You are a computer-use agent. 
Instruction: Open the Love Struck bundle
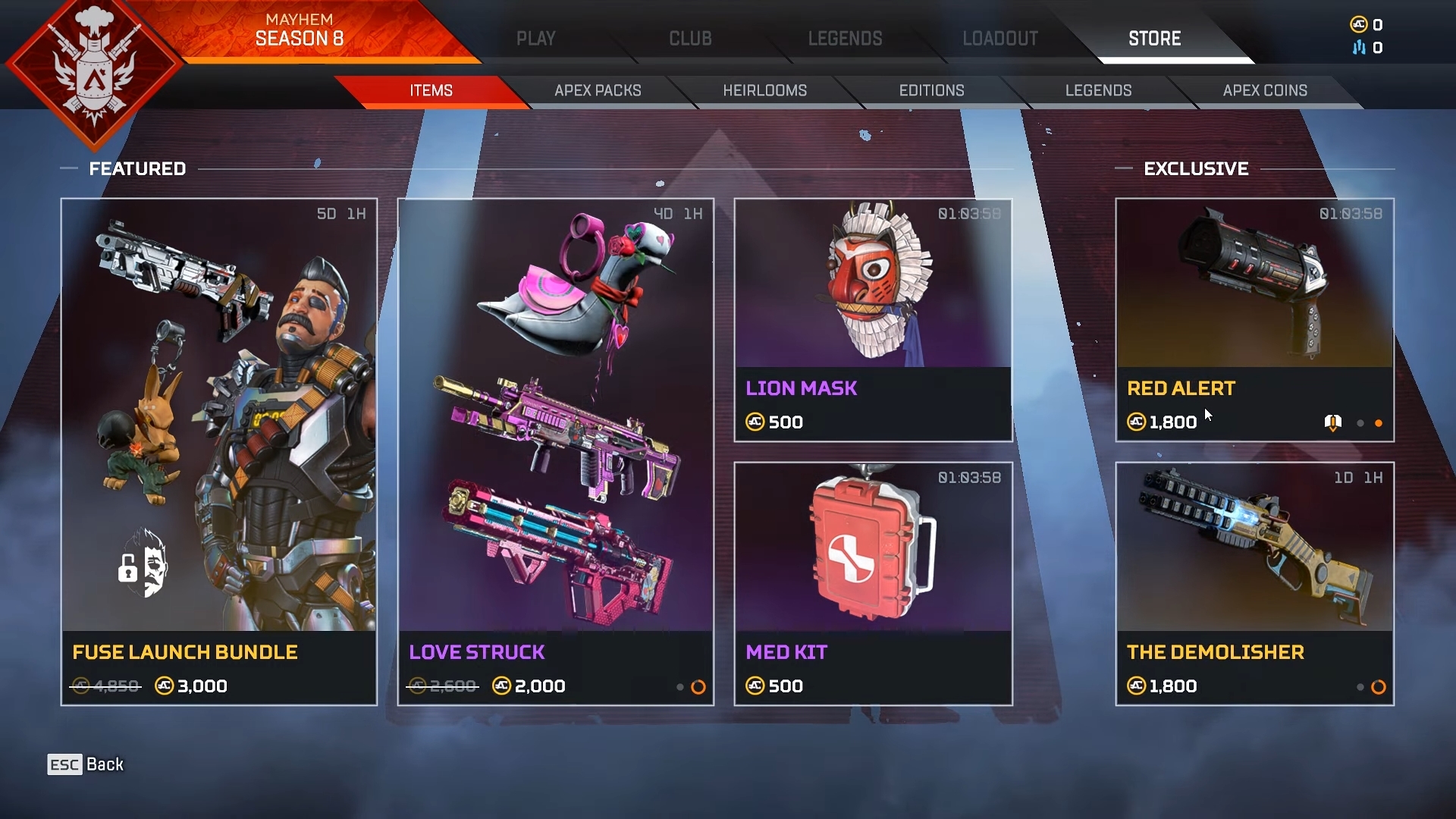(556, 452)
